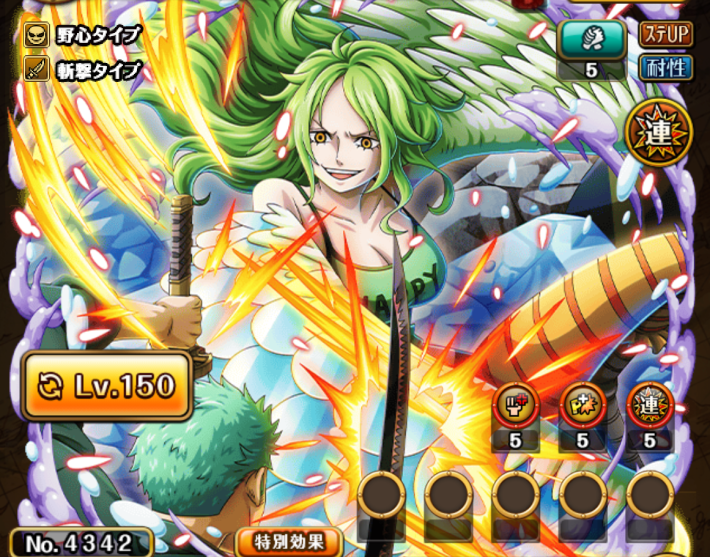Select the ステUP stat boost button
The width and height of the screenshot is (710, 557).
point(665,35)
